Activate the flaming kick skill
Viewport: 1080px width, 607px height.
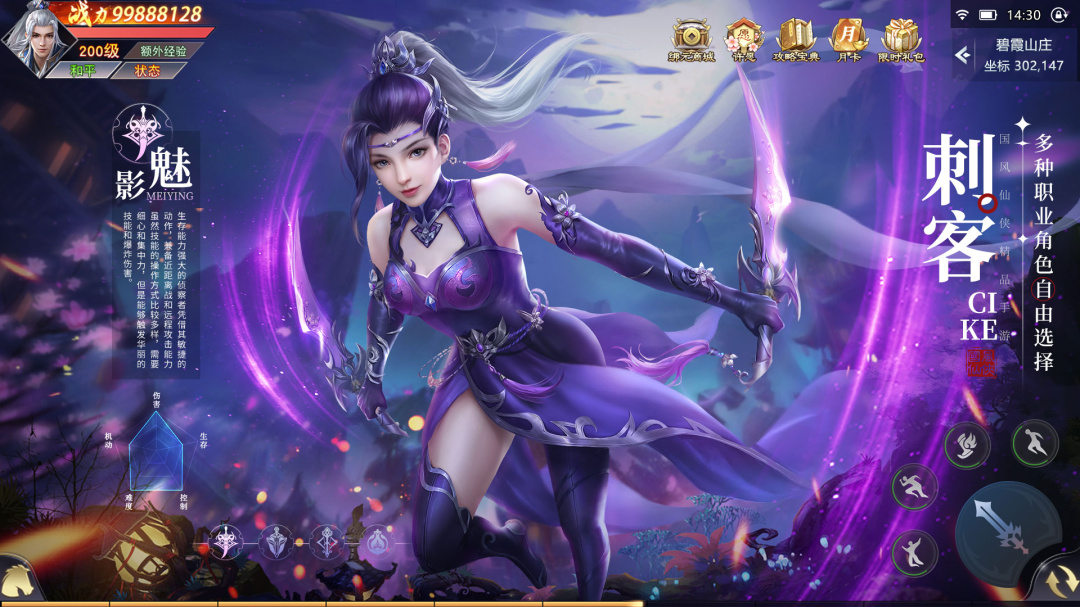click(967, 445)
